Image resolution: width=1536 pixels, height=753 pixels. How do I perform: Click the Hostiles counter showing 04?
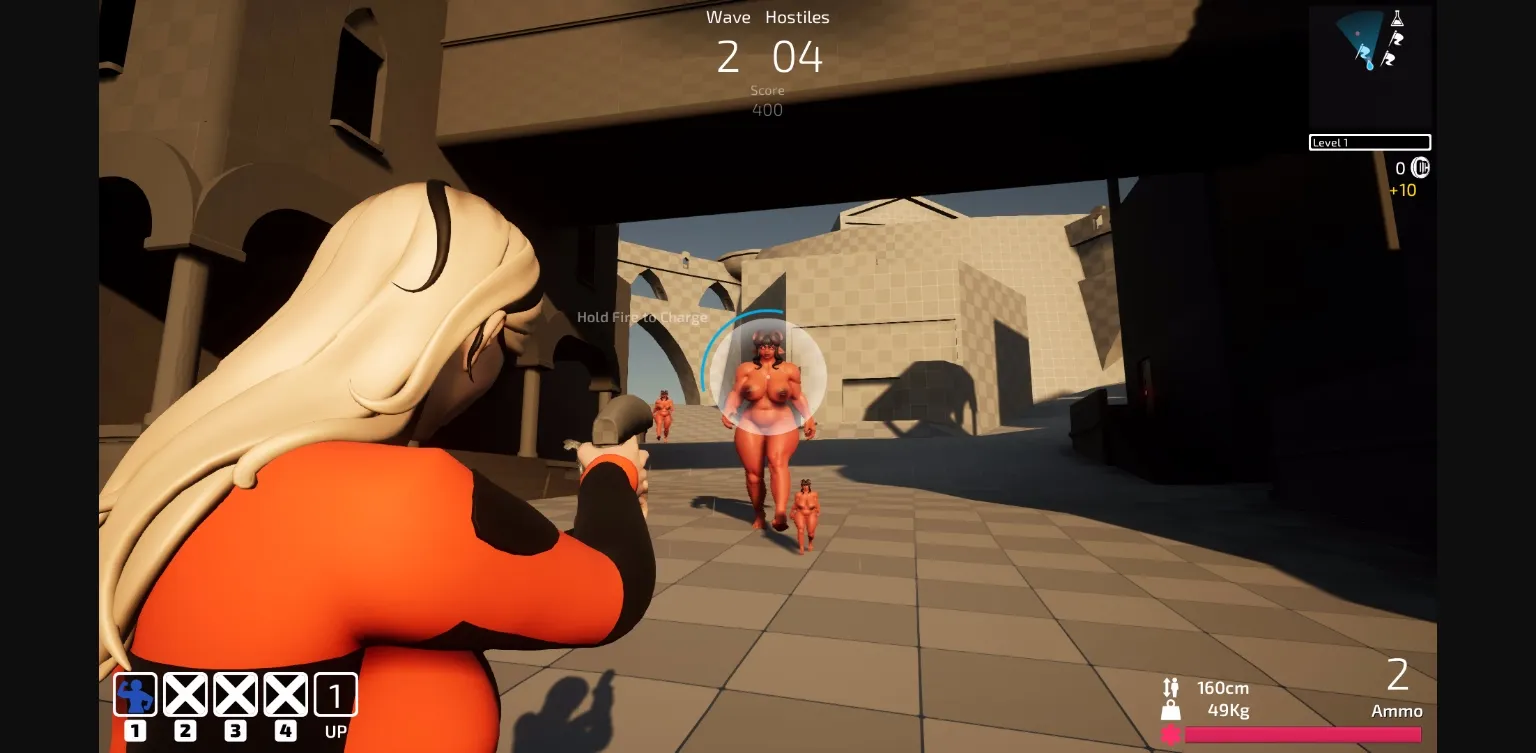[x=797, y=57]
